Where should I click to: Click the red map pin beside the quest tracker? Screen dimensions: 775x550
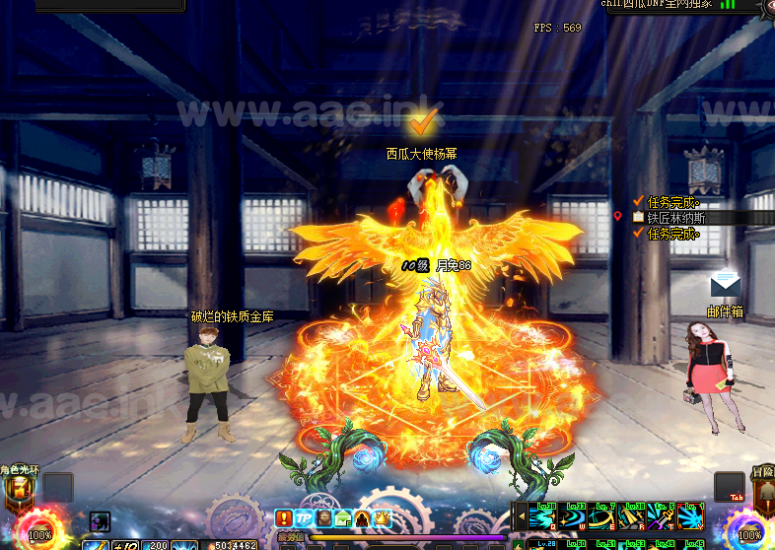618,216
